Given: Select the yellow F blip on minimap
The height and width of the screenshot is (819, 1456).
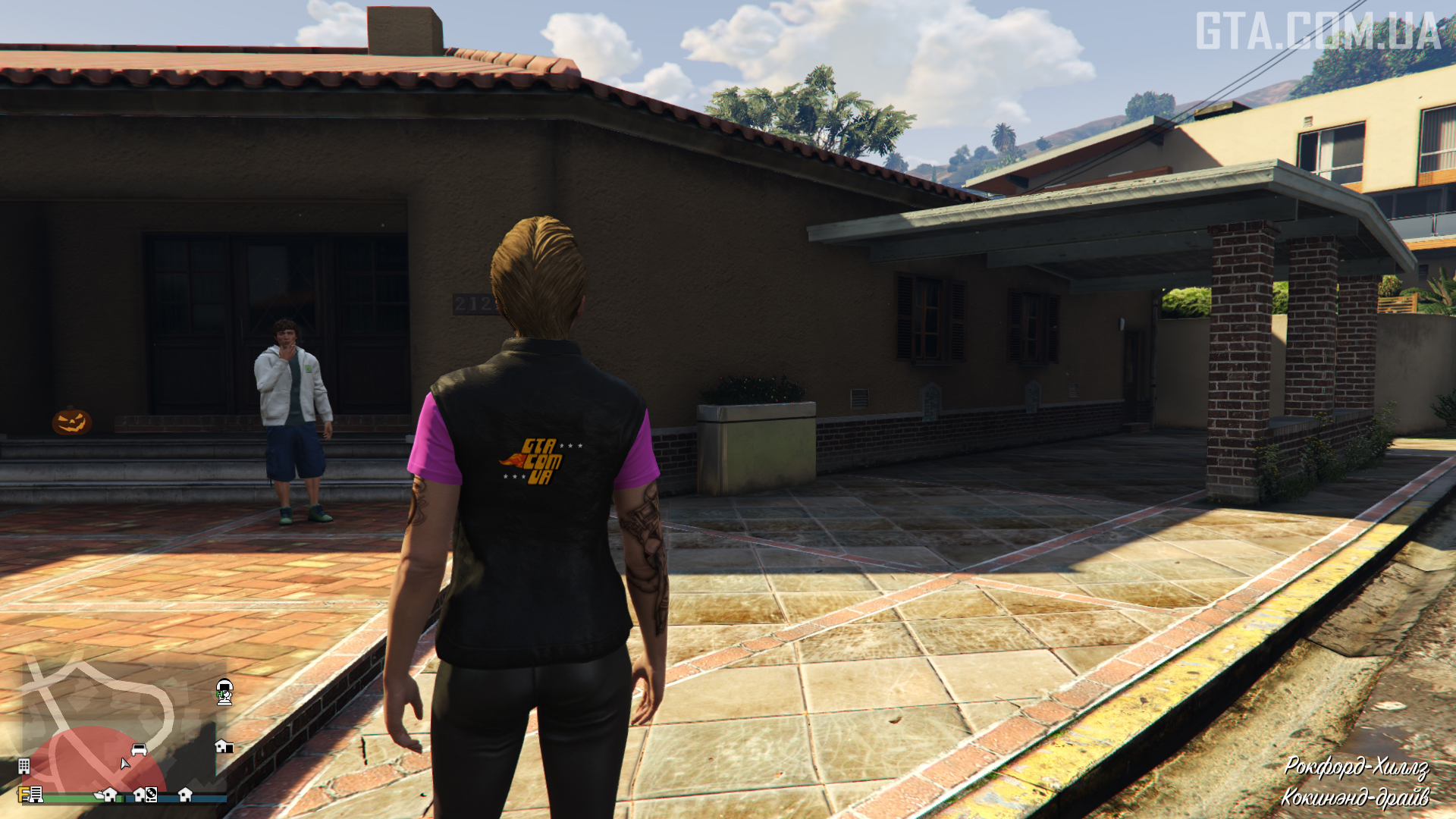Looking at the screenshot, I should point(24,795).
